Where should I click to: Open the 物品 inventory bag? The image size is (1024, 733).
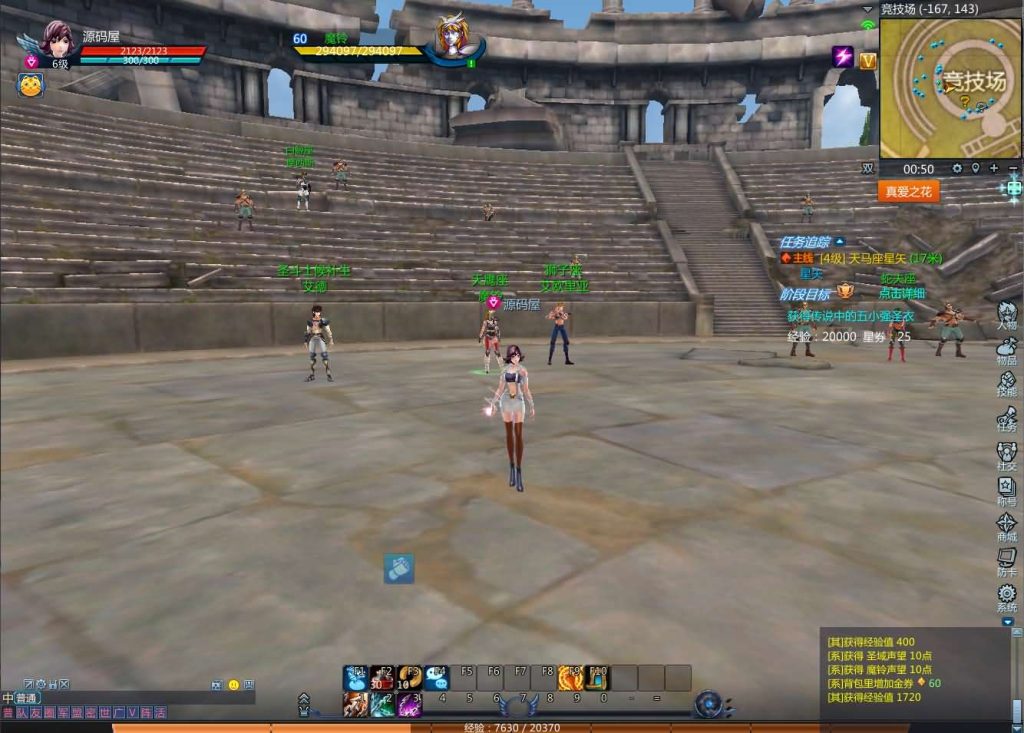click(x=1006, y=350)
